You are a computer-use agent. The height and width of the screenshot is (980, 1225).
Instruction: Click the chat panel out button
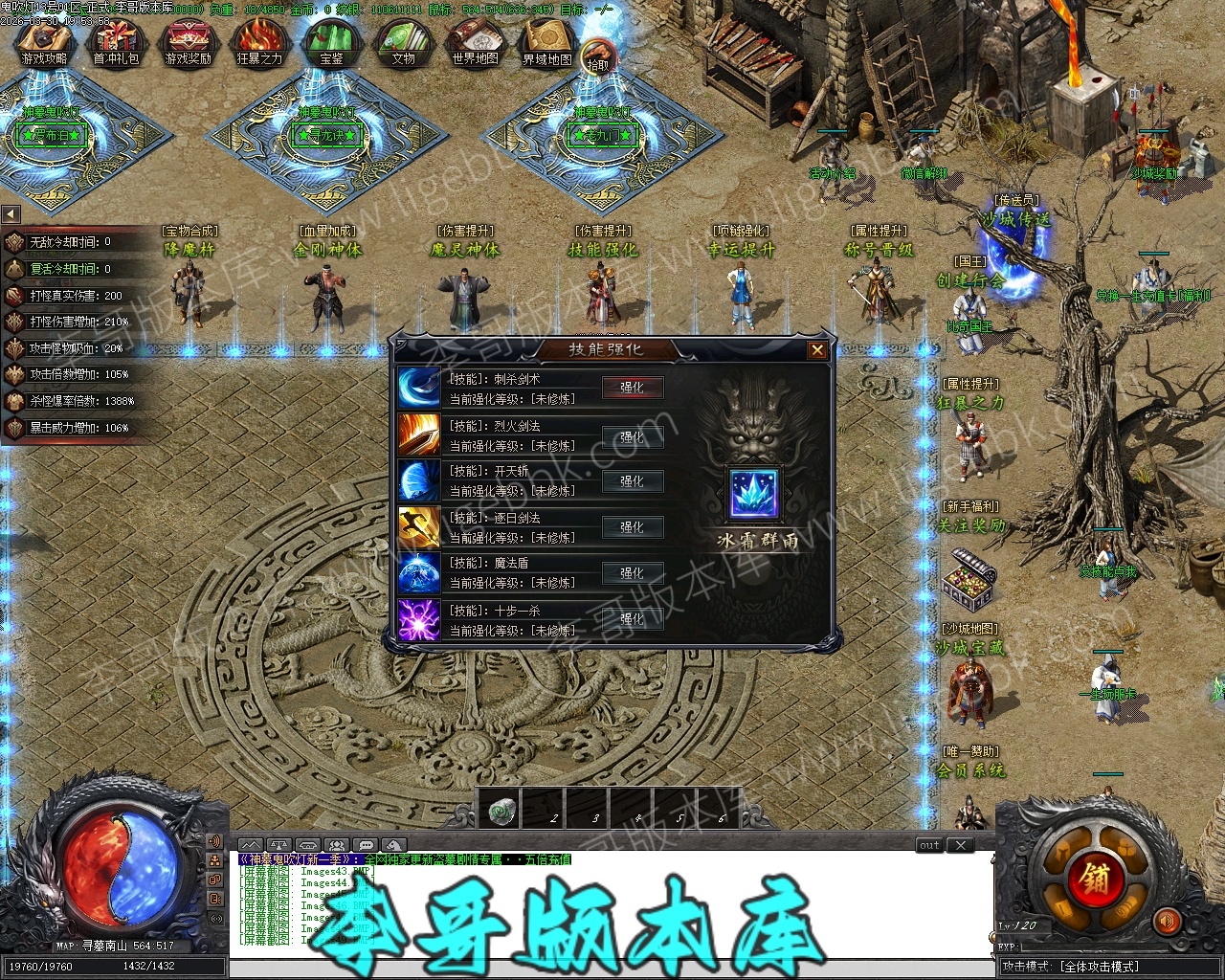click(x=929, y=845)
